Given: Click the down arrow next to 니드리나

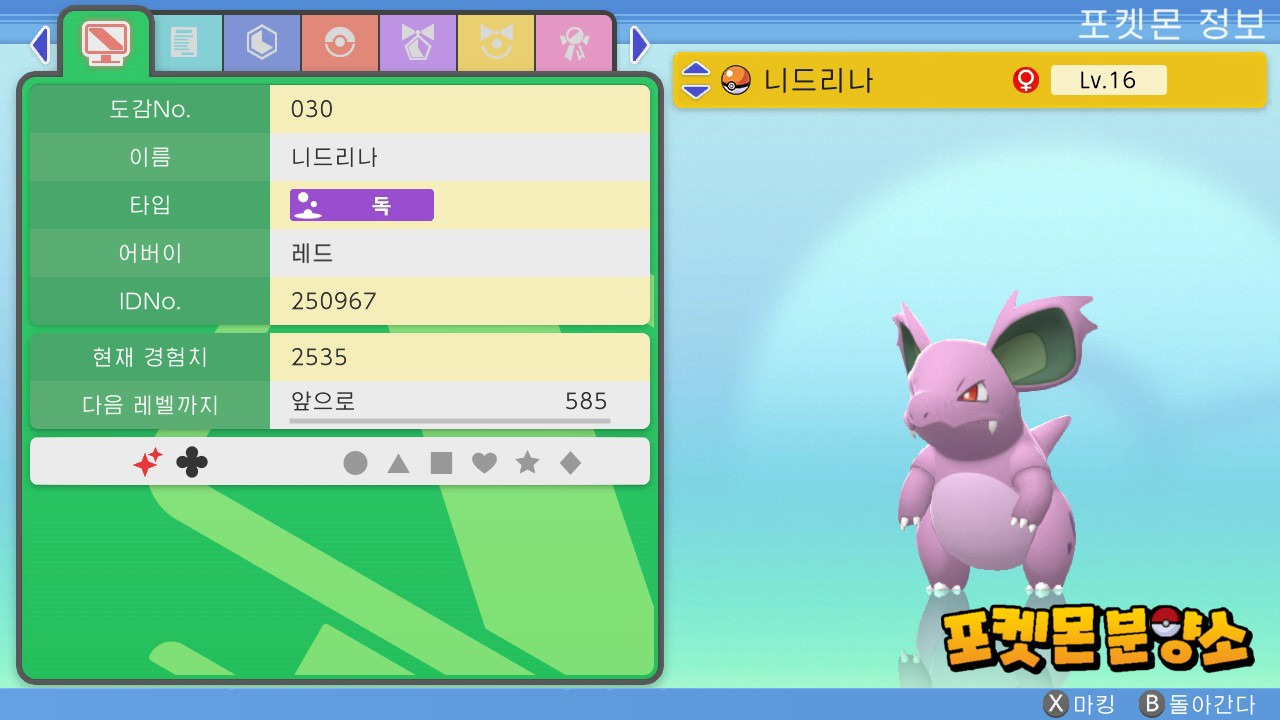Looking at the screenshot, I should click(x=696, y=90).
